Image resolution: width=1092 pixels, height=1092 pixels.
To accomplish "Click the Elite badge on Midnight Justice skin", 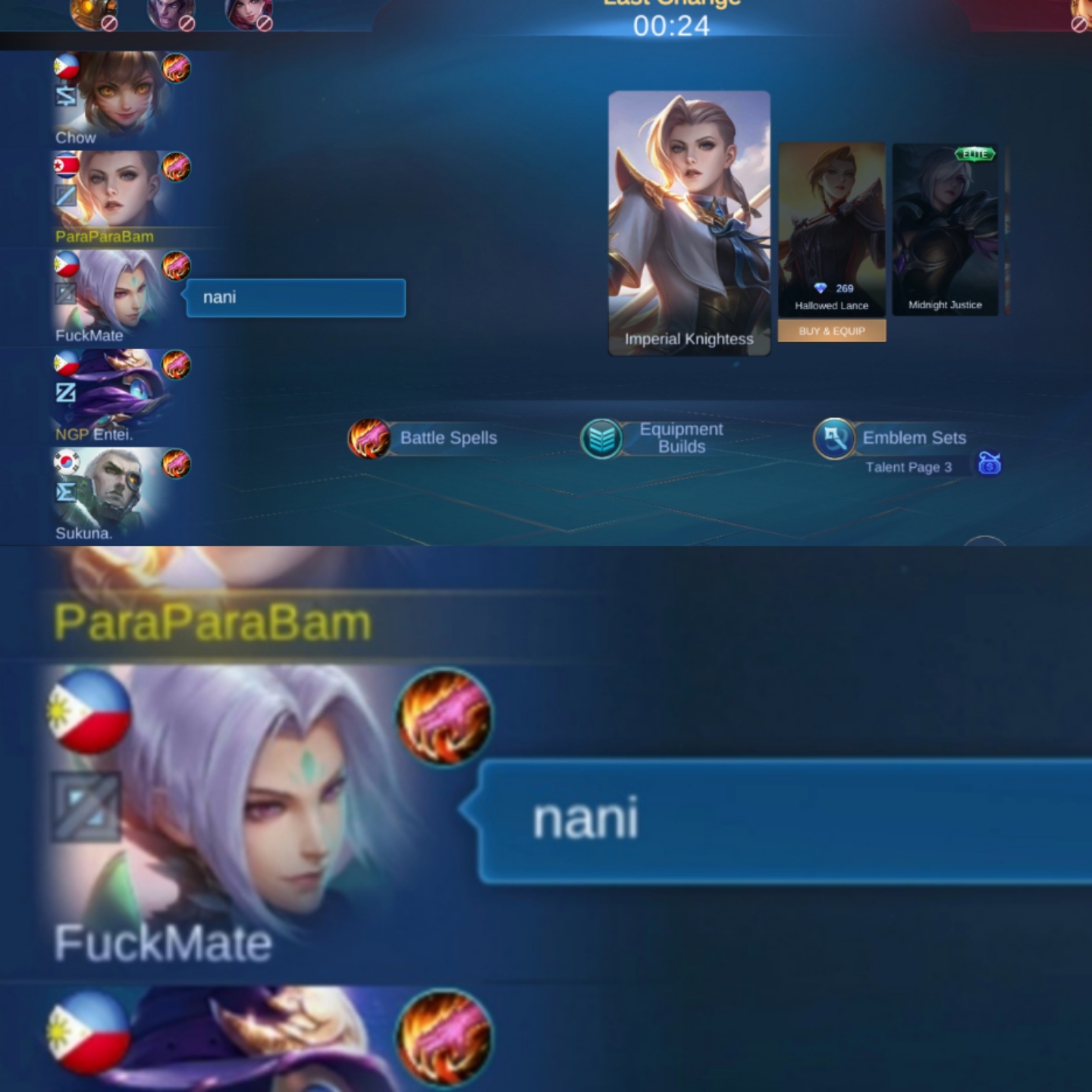I will point(974,152).
